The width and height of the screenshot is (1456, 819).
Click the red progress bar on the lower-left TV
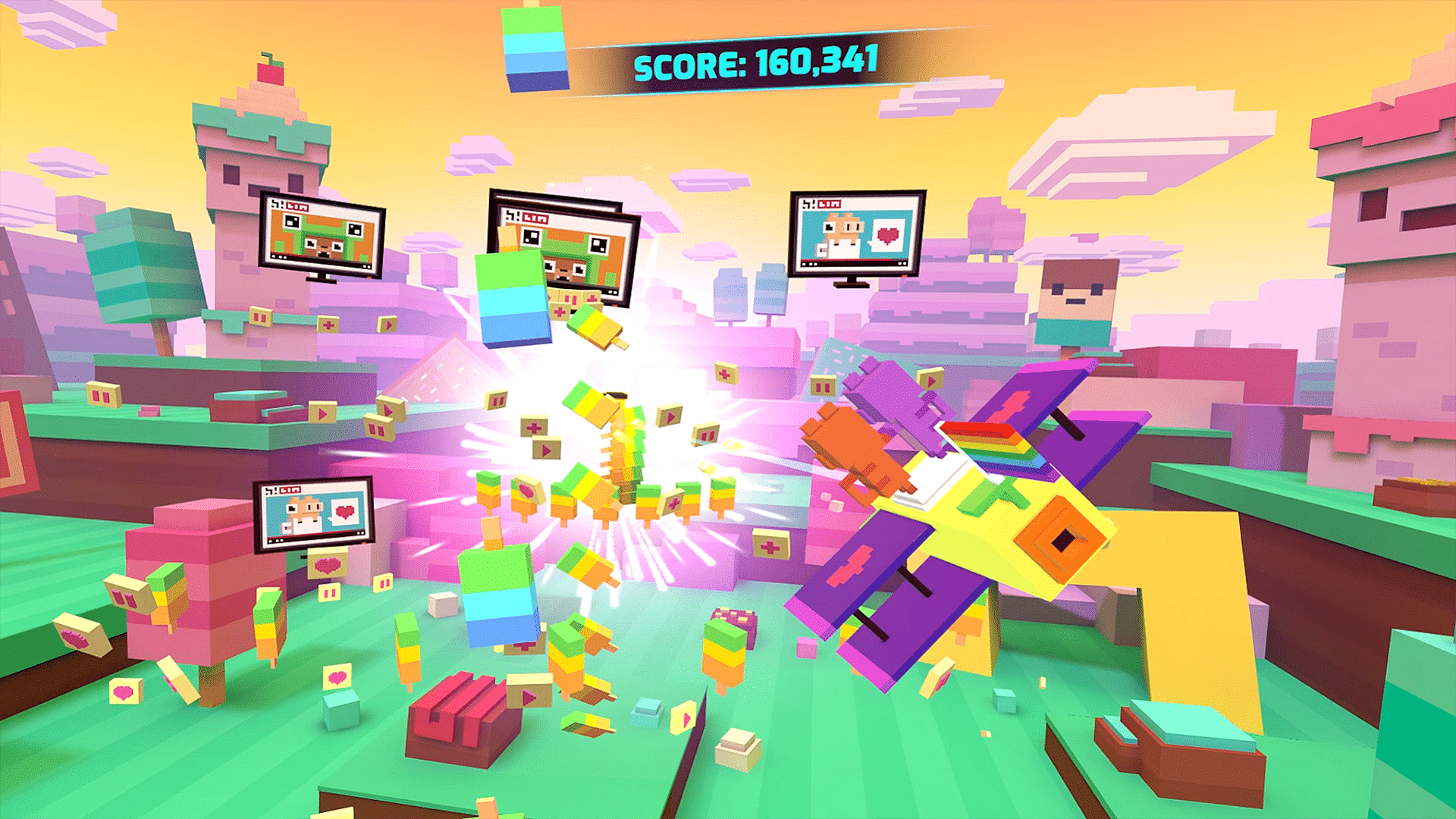pyautogui.click(x=318, y=534)
